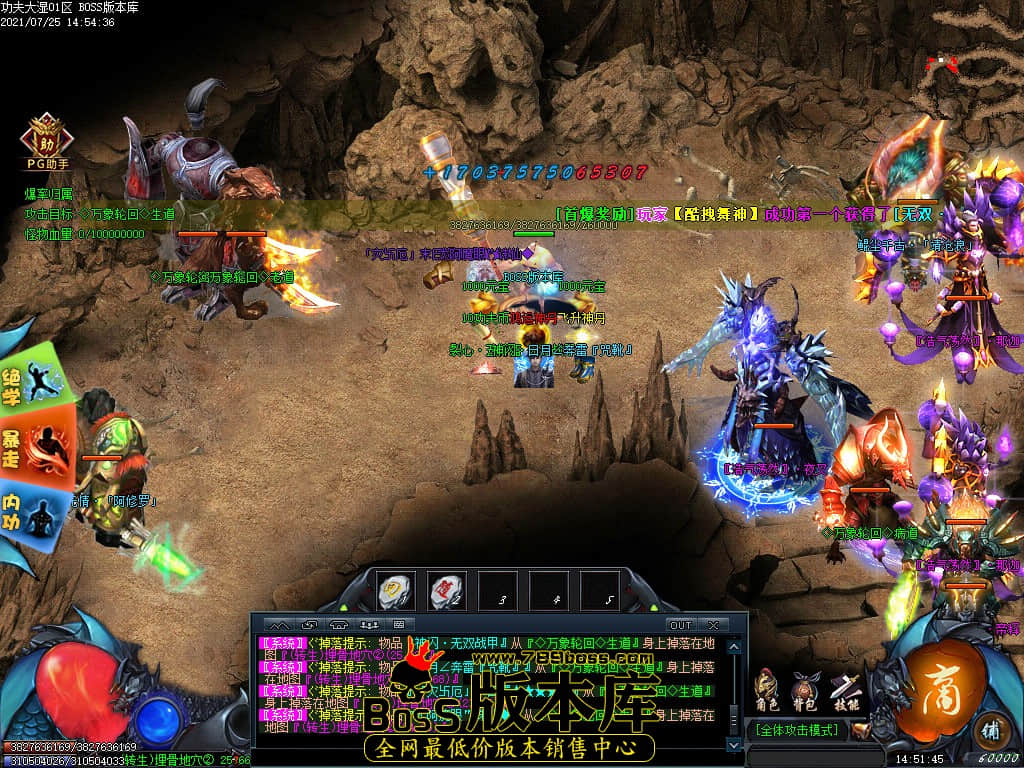Click the OUT button on chat panel
The height and width of the screenshot is (768, 1024).
680,625
